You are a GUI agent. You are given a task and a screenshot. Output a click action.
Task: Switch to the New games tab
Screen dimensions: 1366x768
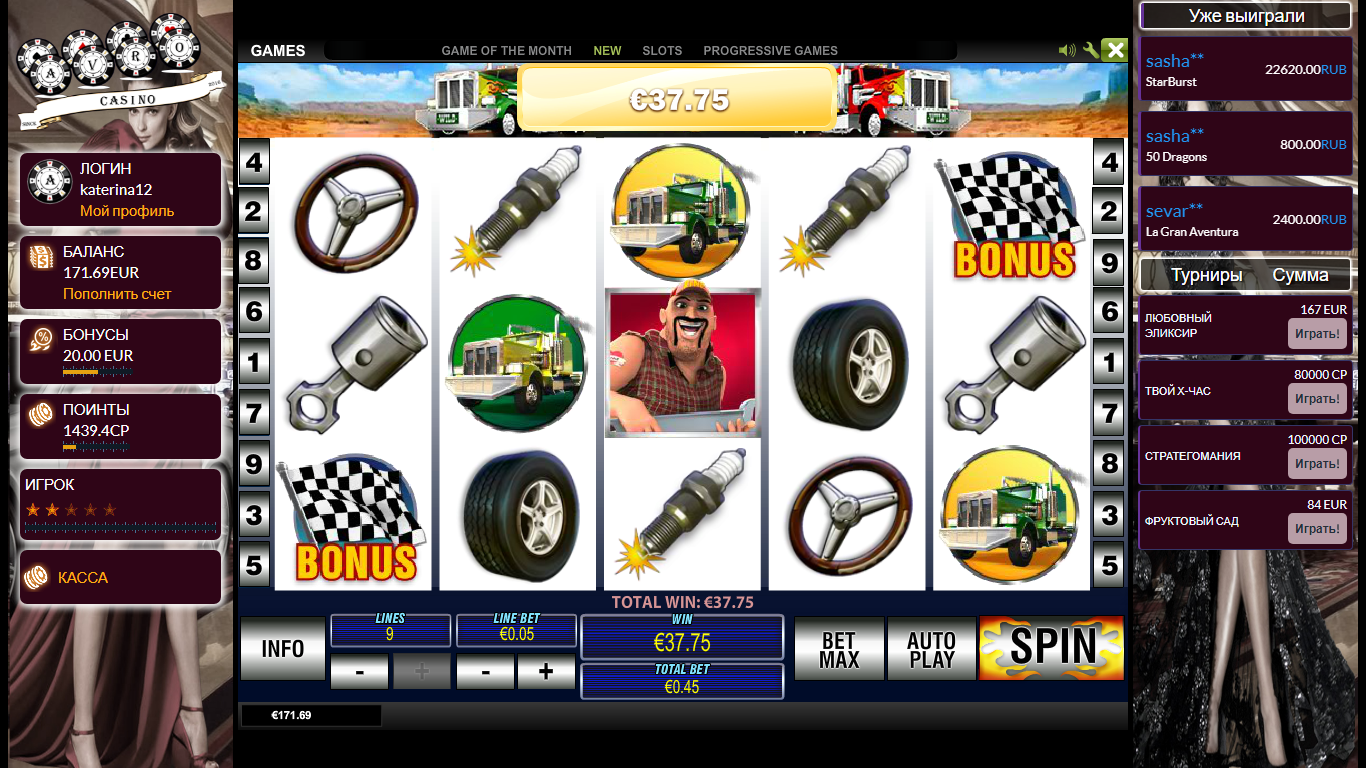(x=607, y=51)
